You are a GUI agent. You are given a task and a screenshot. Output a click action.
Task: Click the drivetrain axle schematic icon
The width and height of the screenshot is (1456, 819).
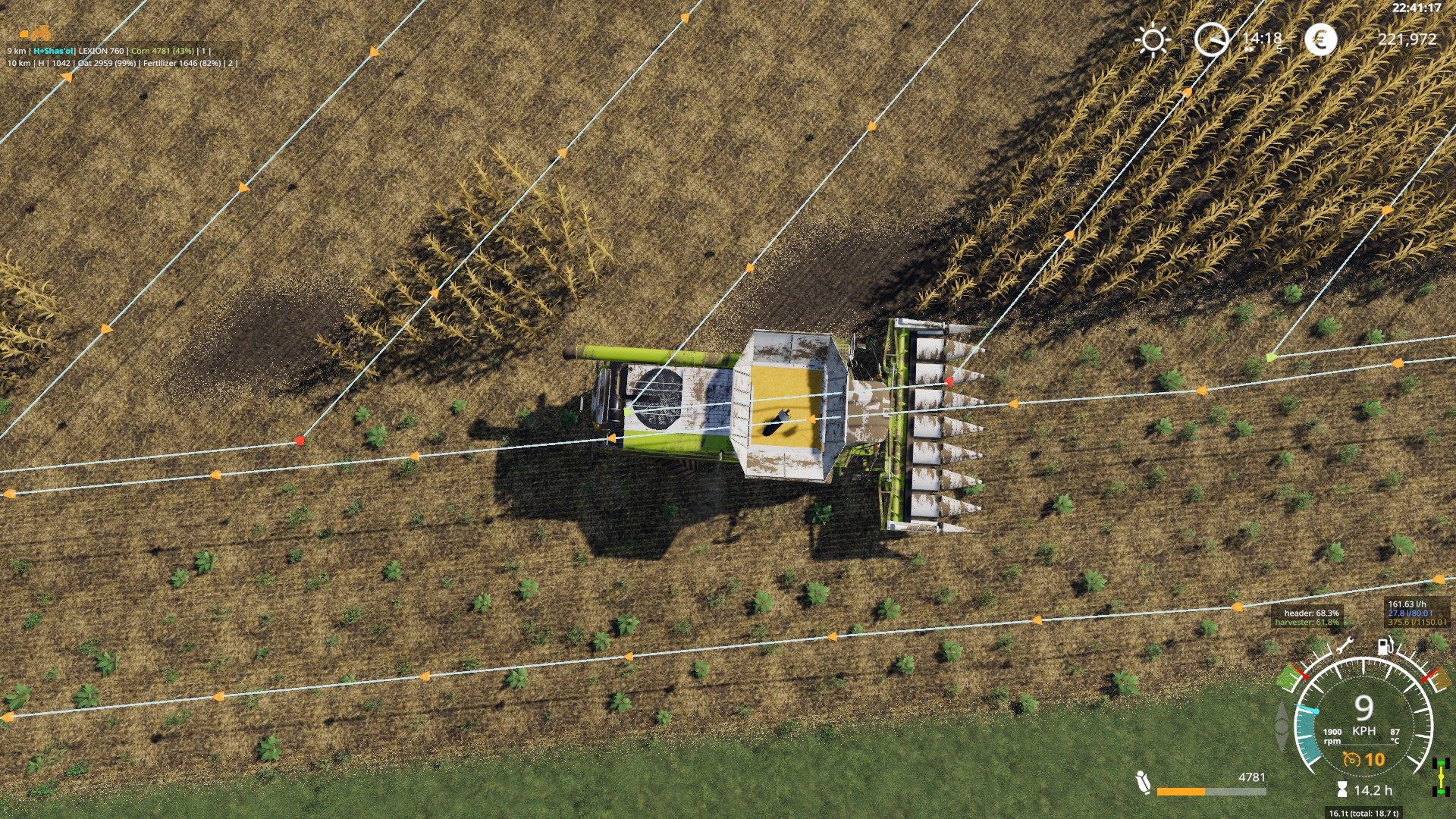pos(1441,777)
